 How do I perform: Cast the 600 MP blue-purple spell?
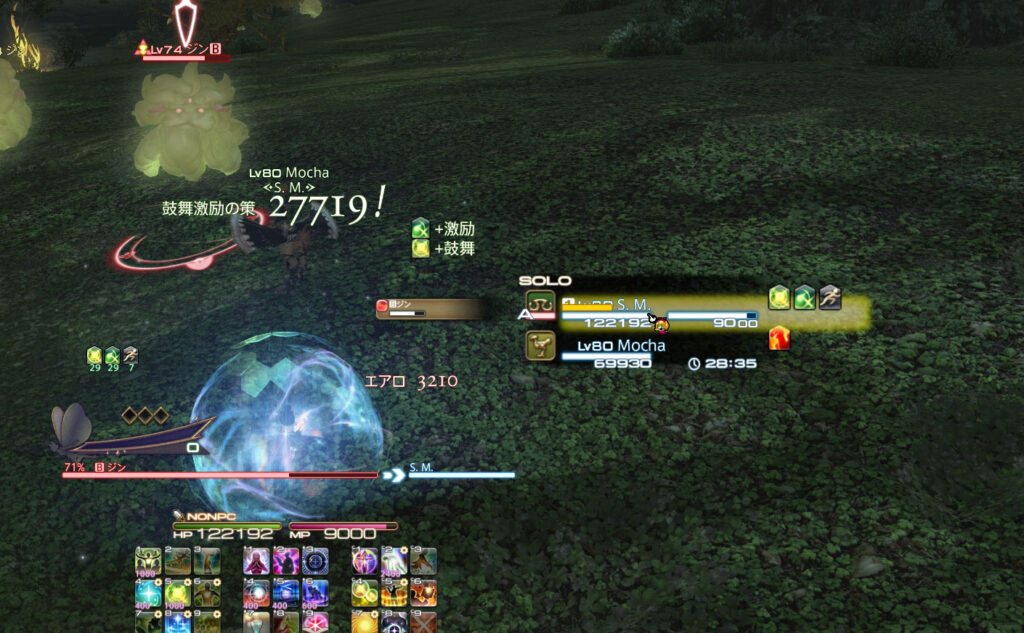[315, 592]
